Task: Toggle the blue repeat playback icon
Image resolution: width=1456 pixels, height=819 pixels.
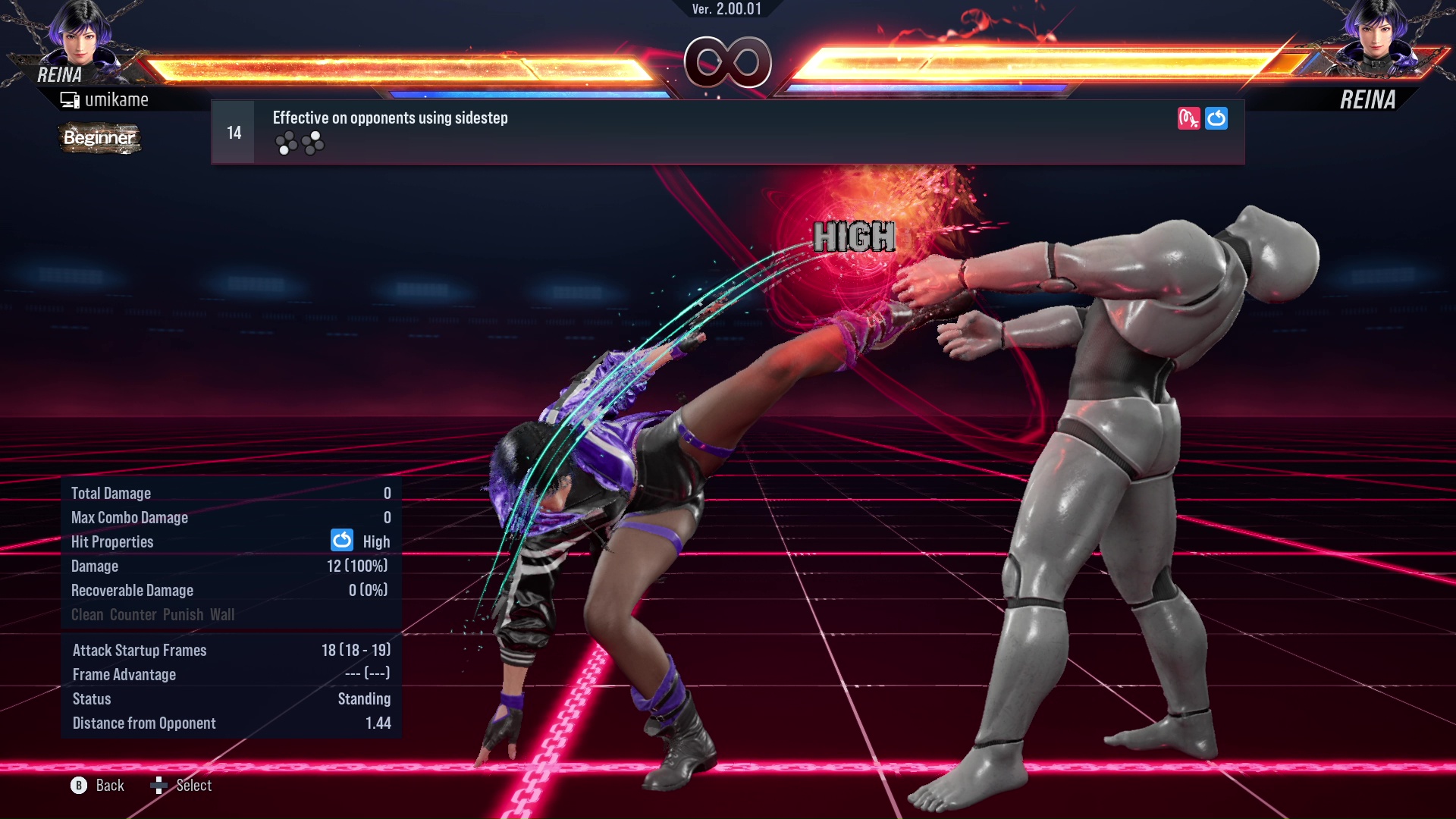Action: [x=1216, y=118]
